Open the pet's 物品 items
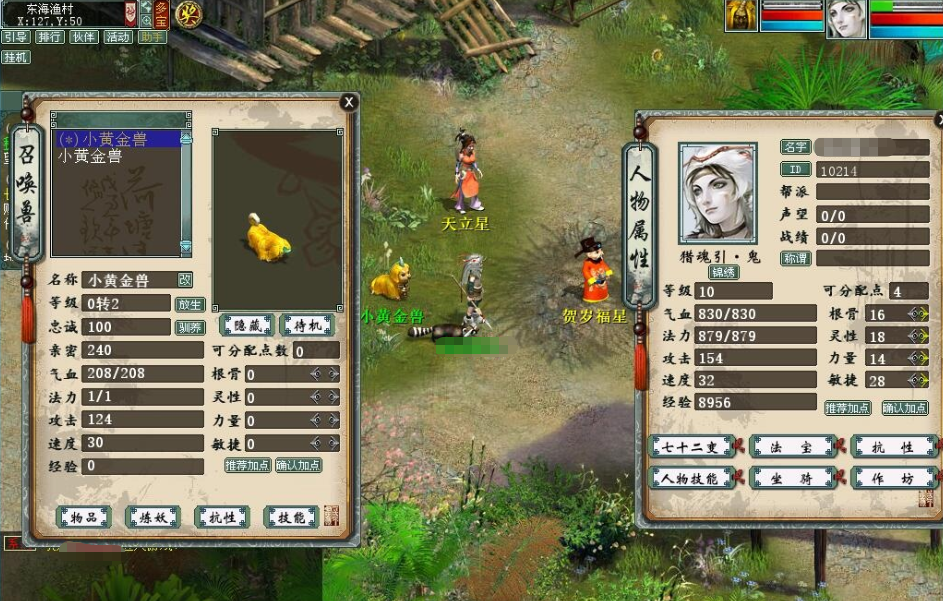 (x=84, y=516)
